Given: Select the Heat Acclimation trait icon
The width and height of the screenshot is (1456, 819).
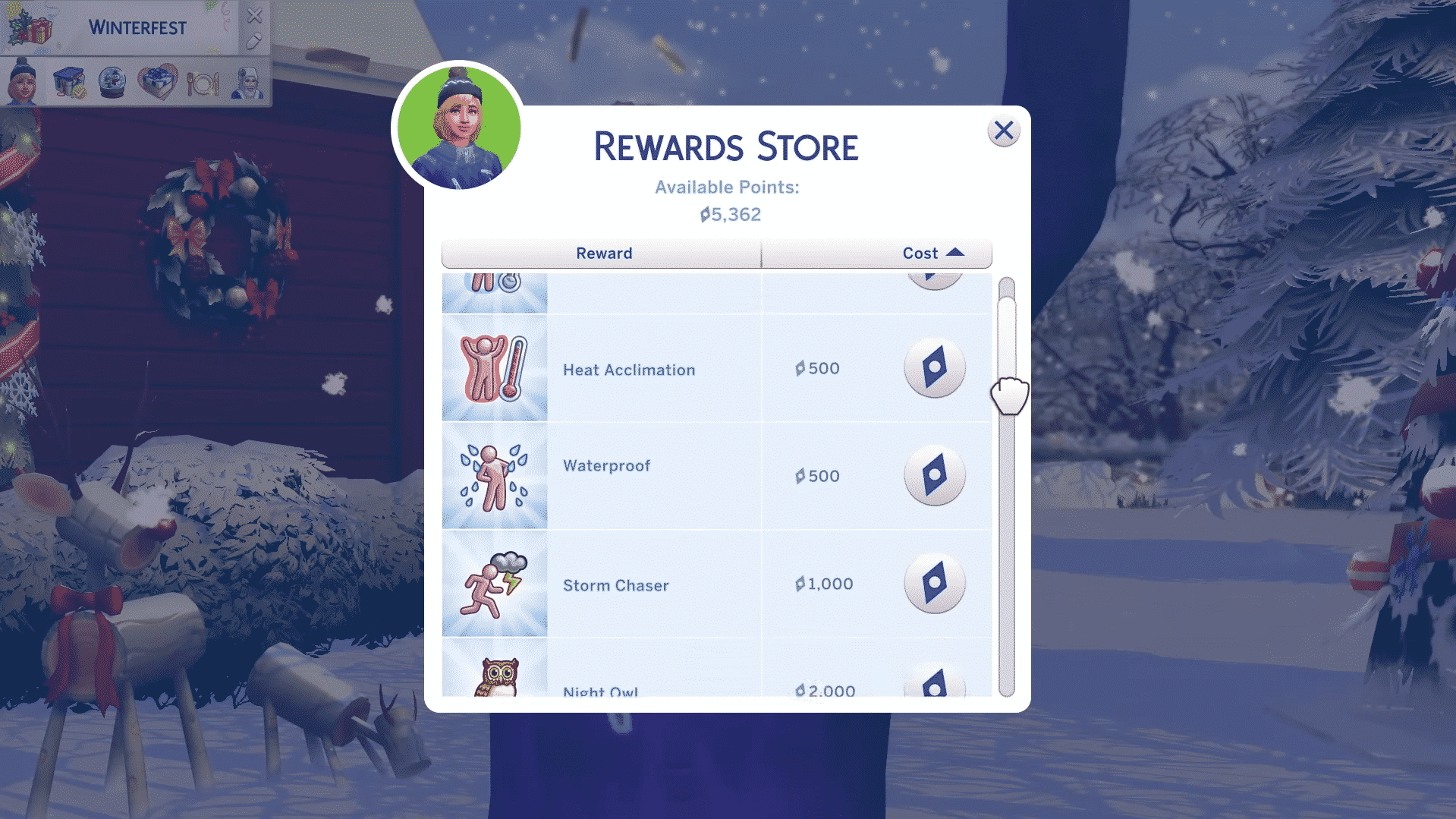Looking at the screenshot, I should tap(494, 368).
